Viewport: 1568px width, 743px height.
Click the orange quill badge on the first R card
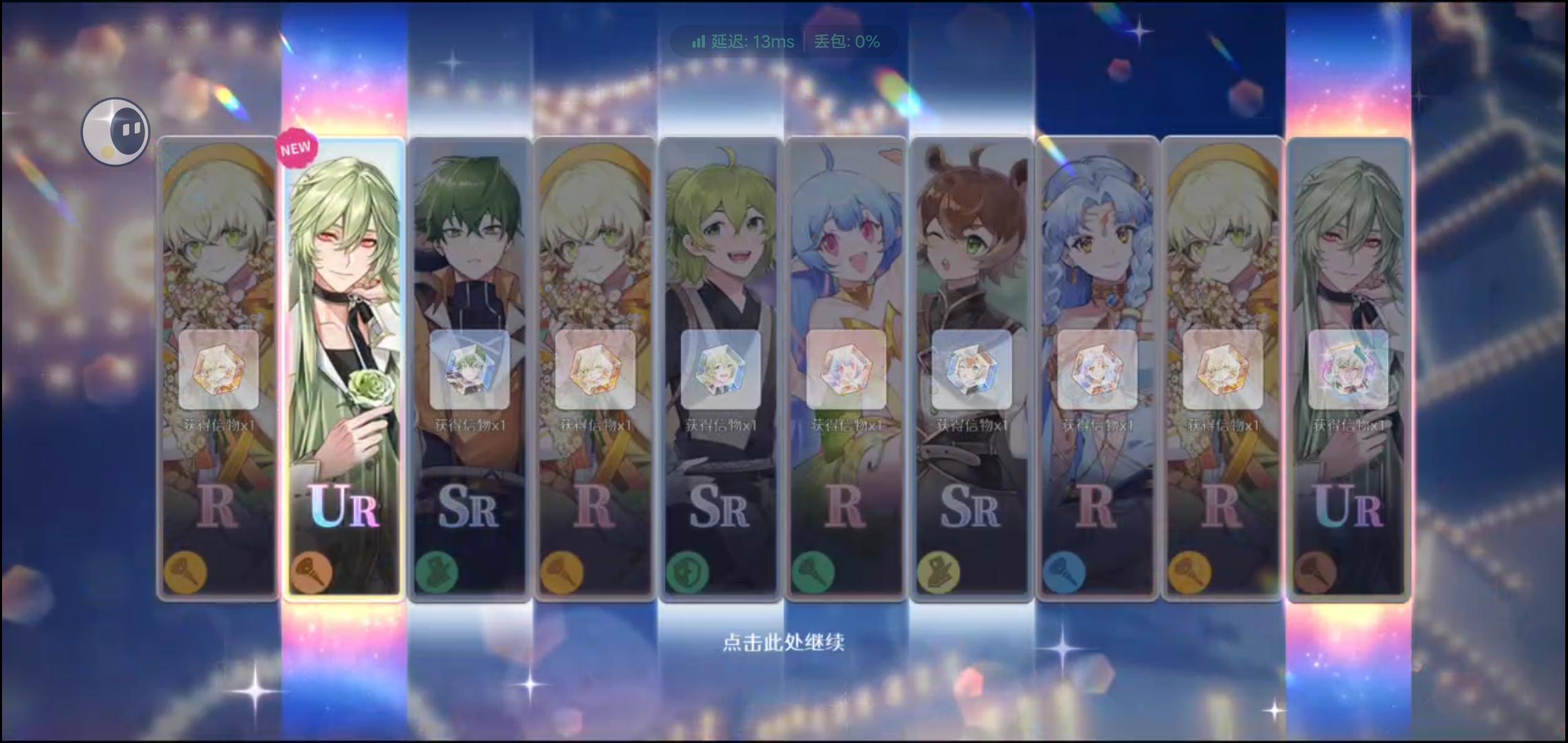pyautogui.click(x=187, y=571)
